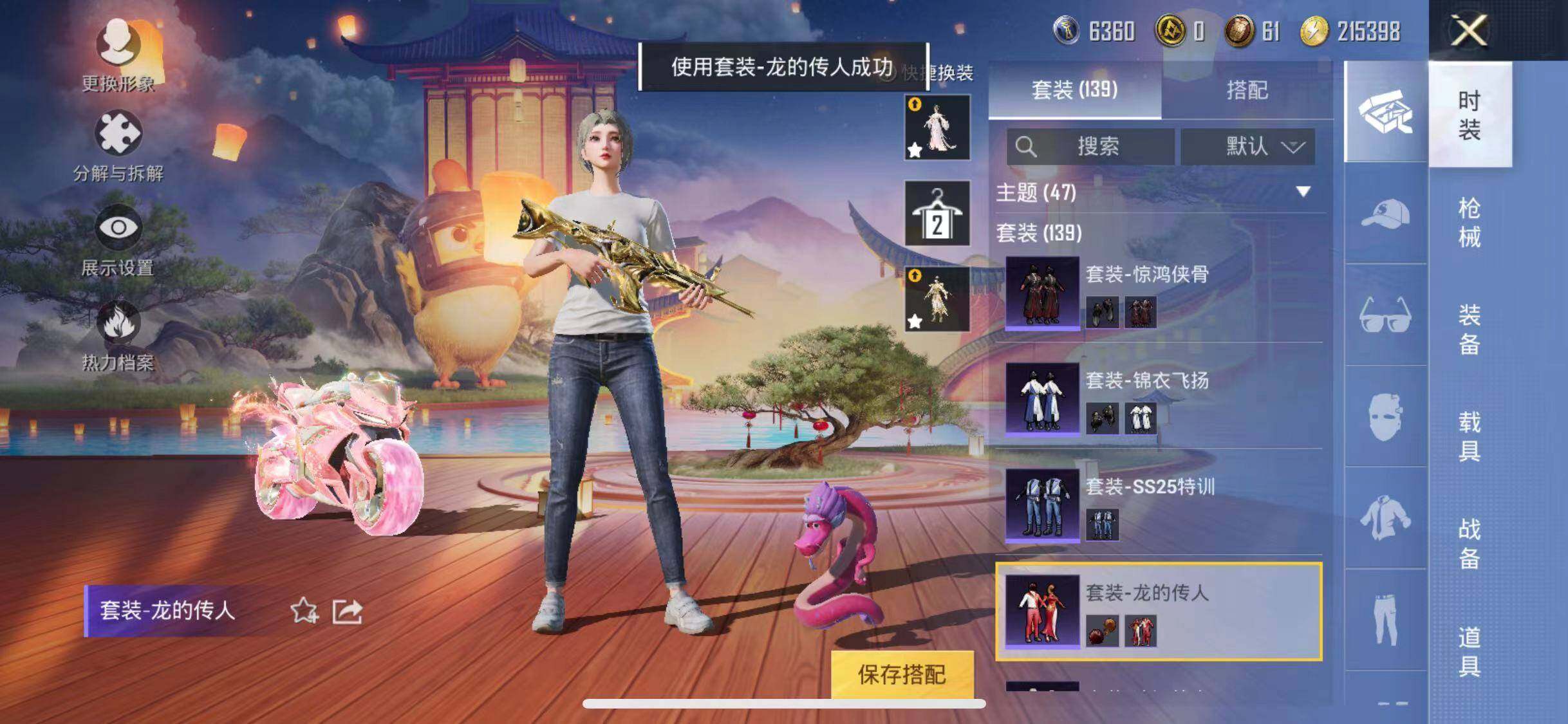The image size is (1568, 724).
Task: Close the wardrobe screen with X
Action: (x=1469, y=30)
